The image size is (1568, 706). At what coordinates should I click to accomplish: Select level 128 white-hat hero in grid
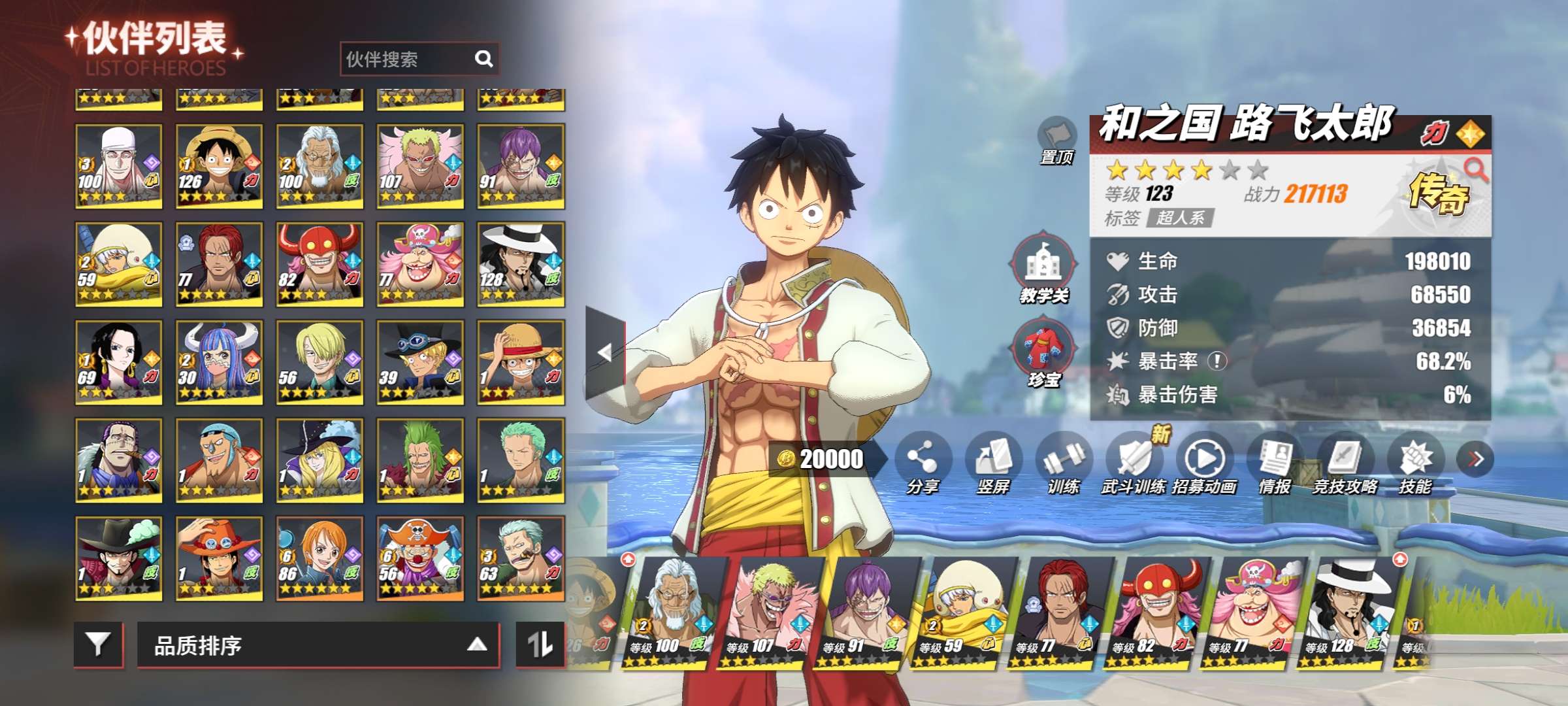click(521, 264)
